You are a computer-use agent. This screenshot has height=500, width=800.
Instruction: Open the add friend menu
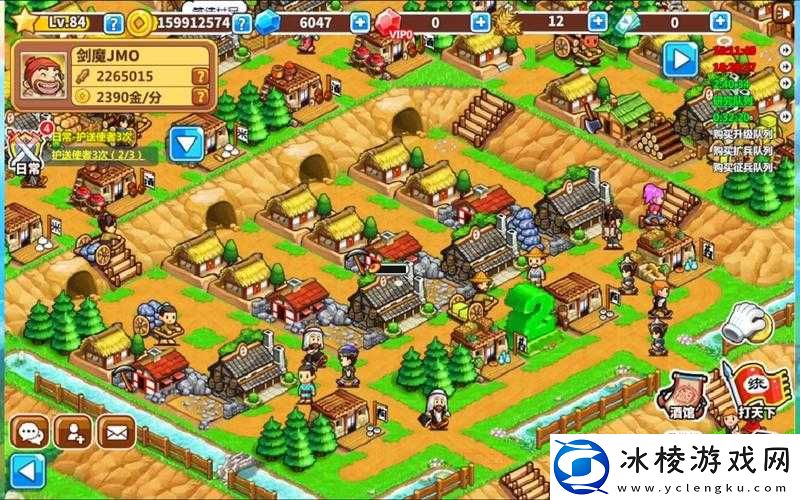click(x=73, y=432)
